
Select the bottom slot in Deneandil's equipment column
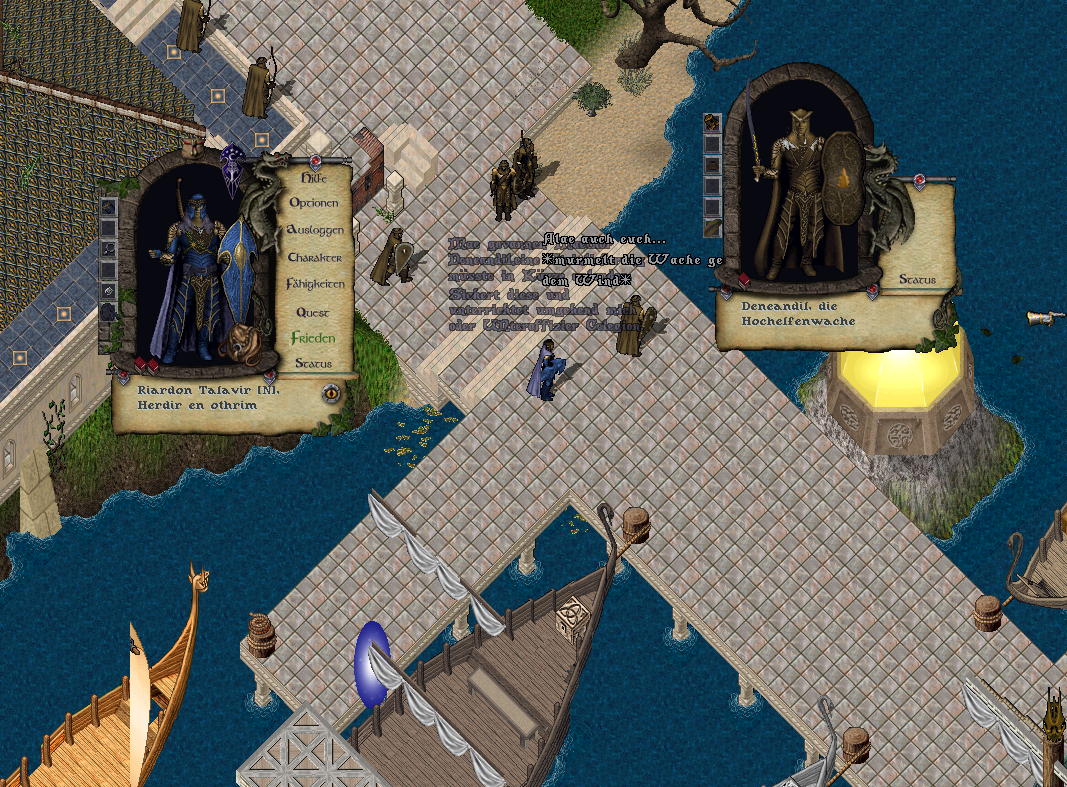click(712, 229)
